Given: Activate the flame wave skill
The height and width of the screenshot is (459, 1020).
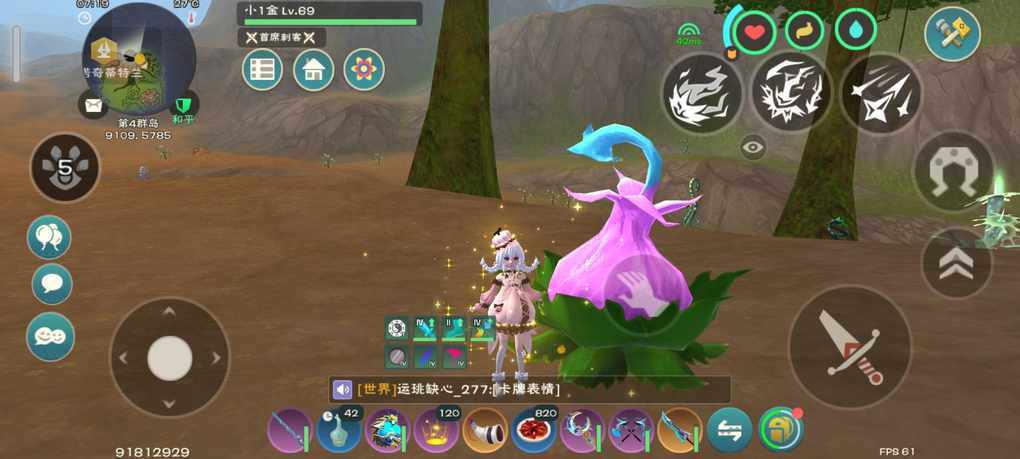Looking at the screenshot, I should (702, 93).
